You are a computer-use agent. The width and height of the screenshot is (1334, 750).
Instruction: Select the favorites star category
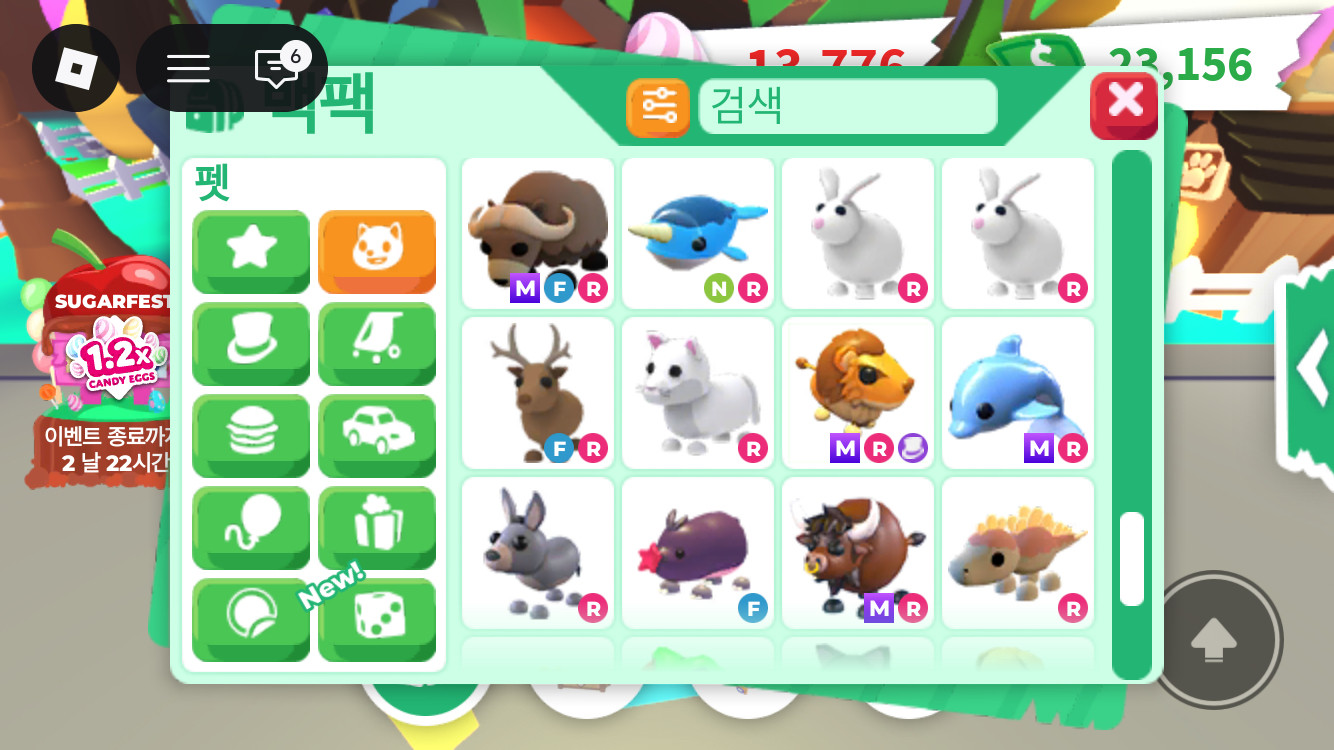251,251
